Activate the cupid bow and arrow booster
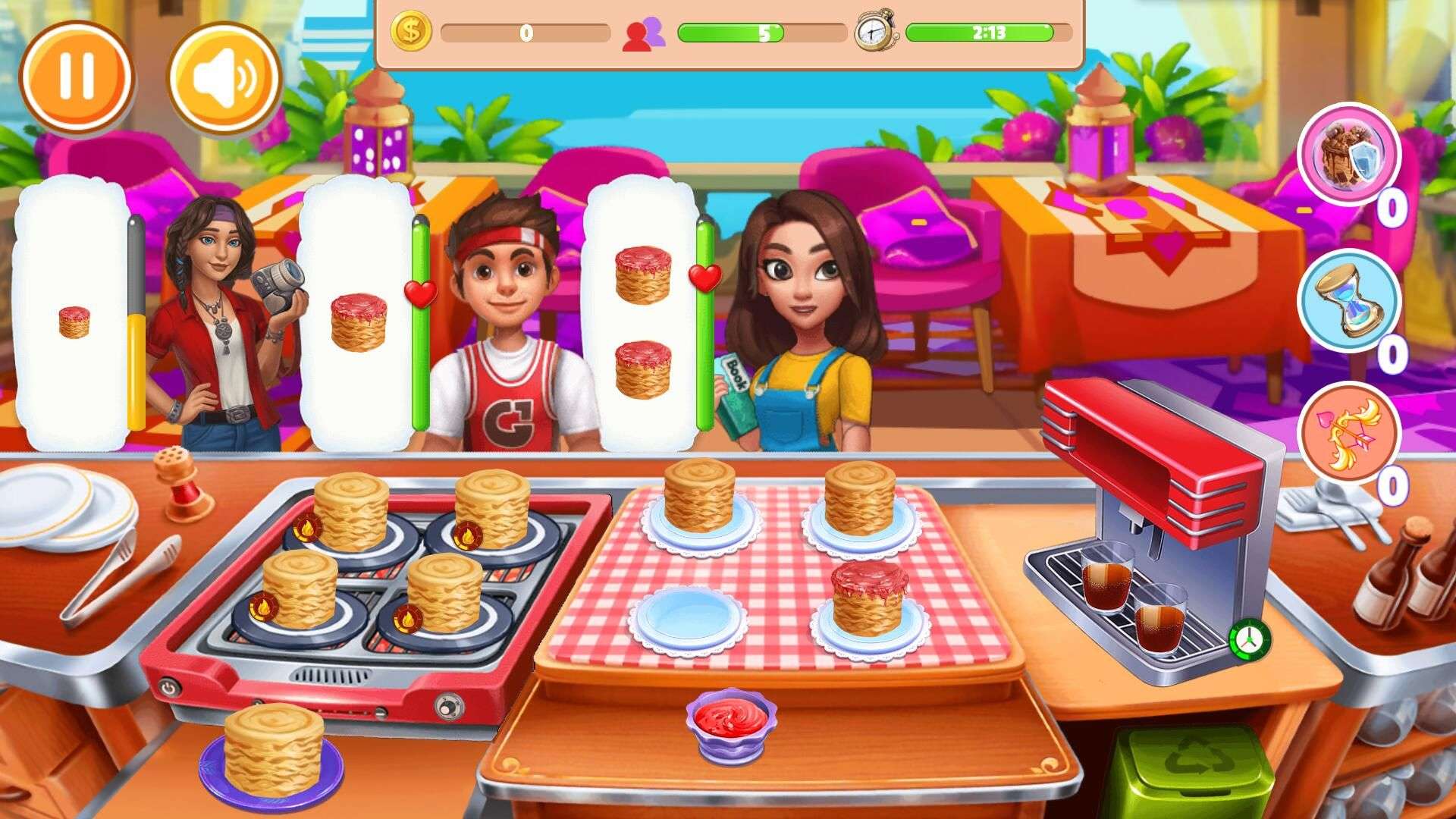 (1349, 433)
